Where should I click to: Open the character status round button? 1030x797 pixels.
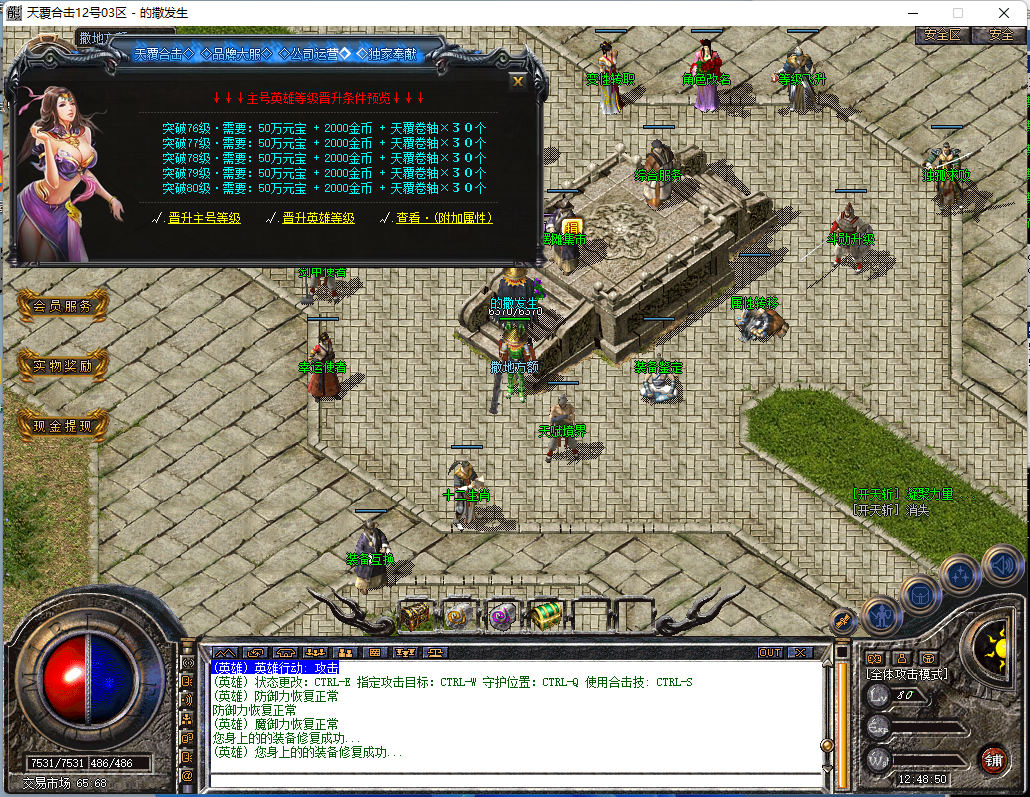882,614
